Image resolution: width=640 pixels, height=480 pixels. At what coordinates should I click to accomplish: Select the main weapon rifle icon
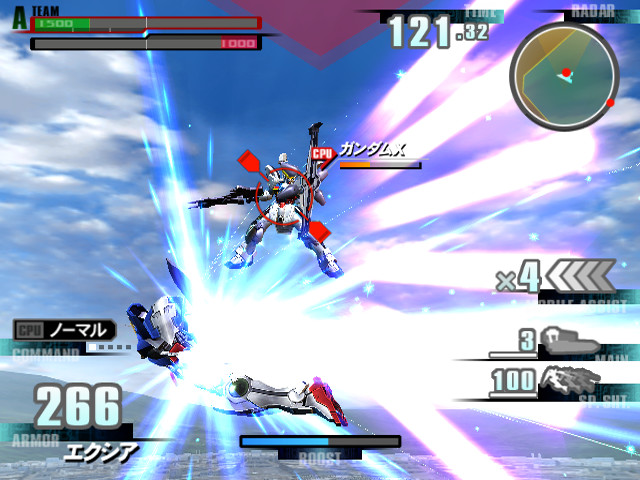tap(569, 343)
